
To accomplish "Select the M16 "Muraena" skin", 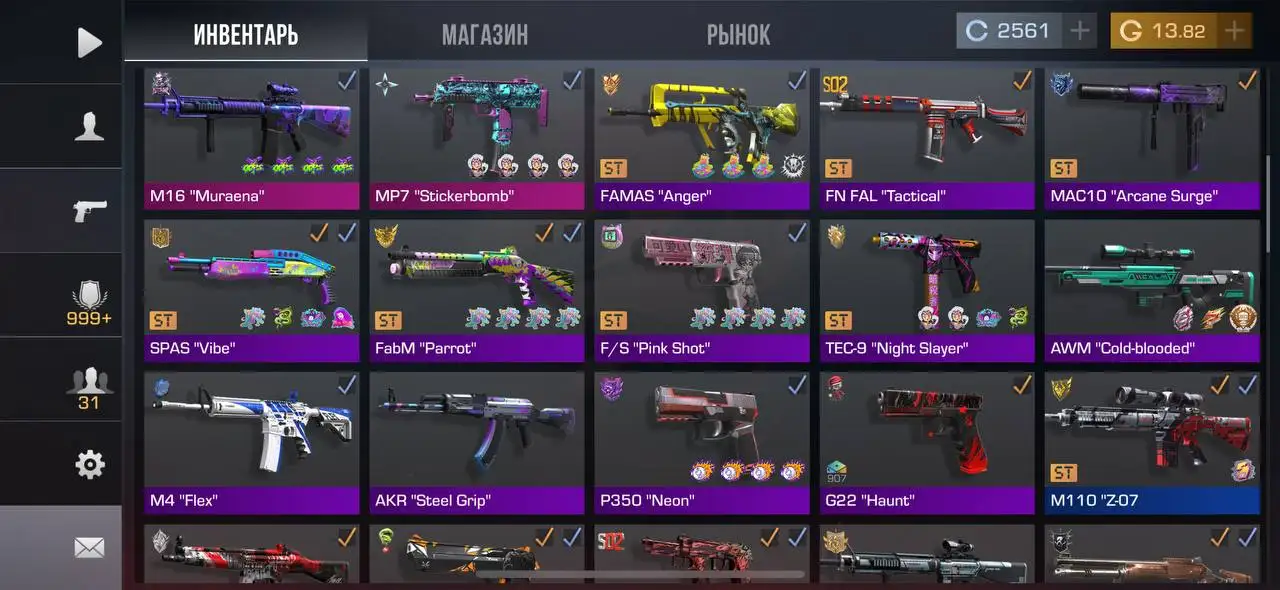I will point(251,138).
